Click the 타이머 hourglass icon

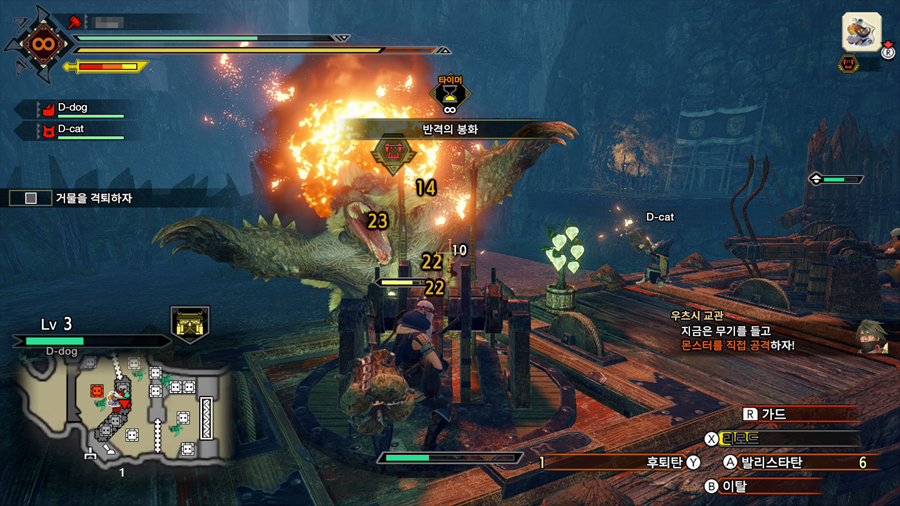pos(450,97)
